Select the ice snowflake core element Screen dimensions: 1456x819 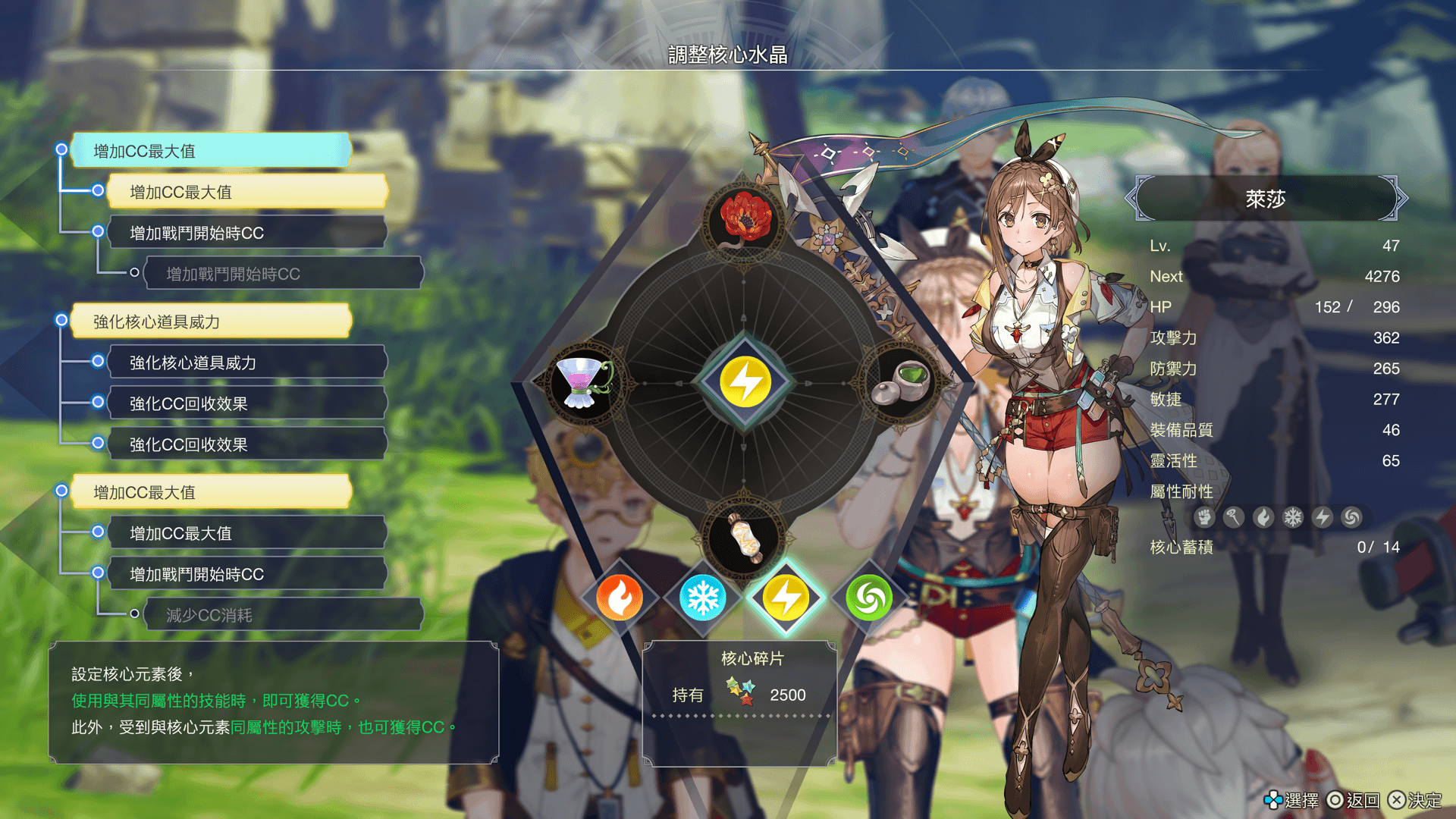coord(702,598)
